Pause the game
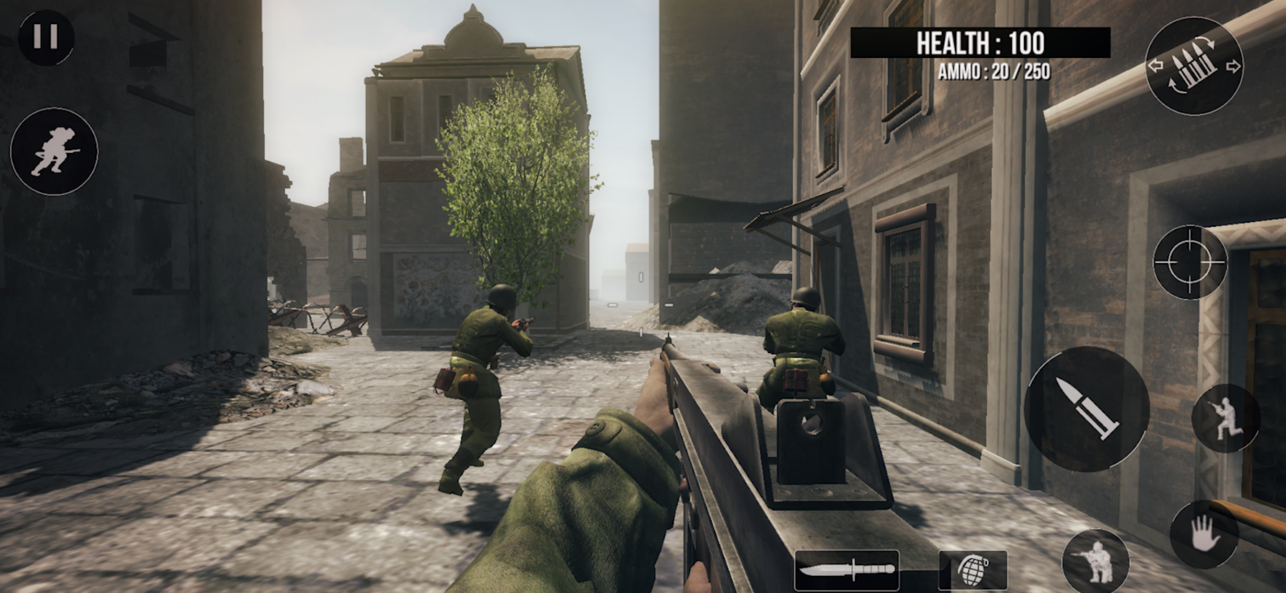The width and height of the screenshot is (1286, 593). (46, 38)
